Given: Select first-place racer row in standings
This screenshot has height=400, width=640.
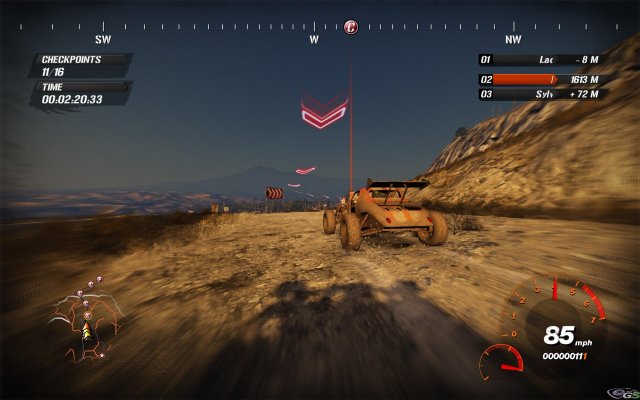Looking at the screenshot, I should [x=543, y=60].
